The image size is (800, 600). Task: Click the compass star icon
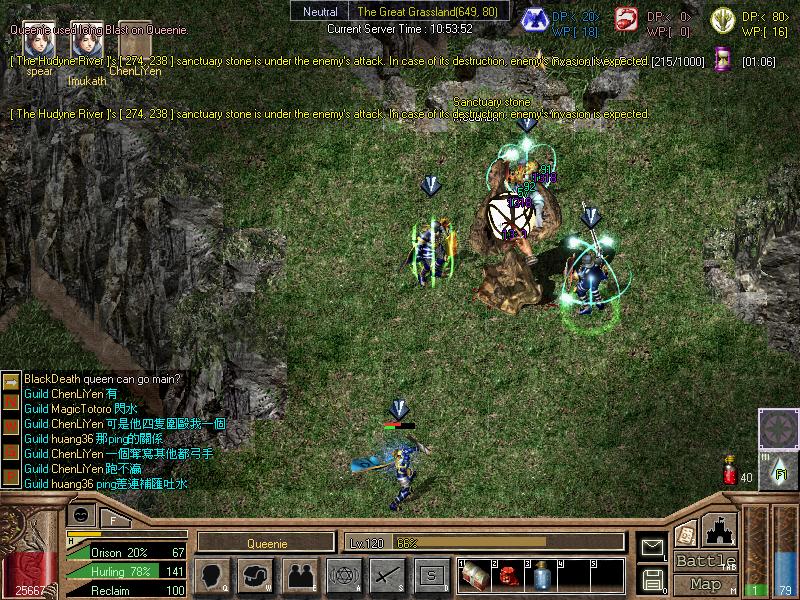click(x=778, y=428)
